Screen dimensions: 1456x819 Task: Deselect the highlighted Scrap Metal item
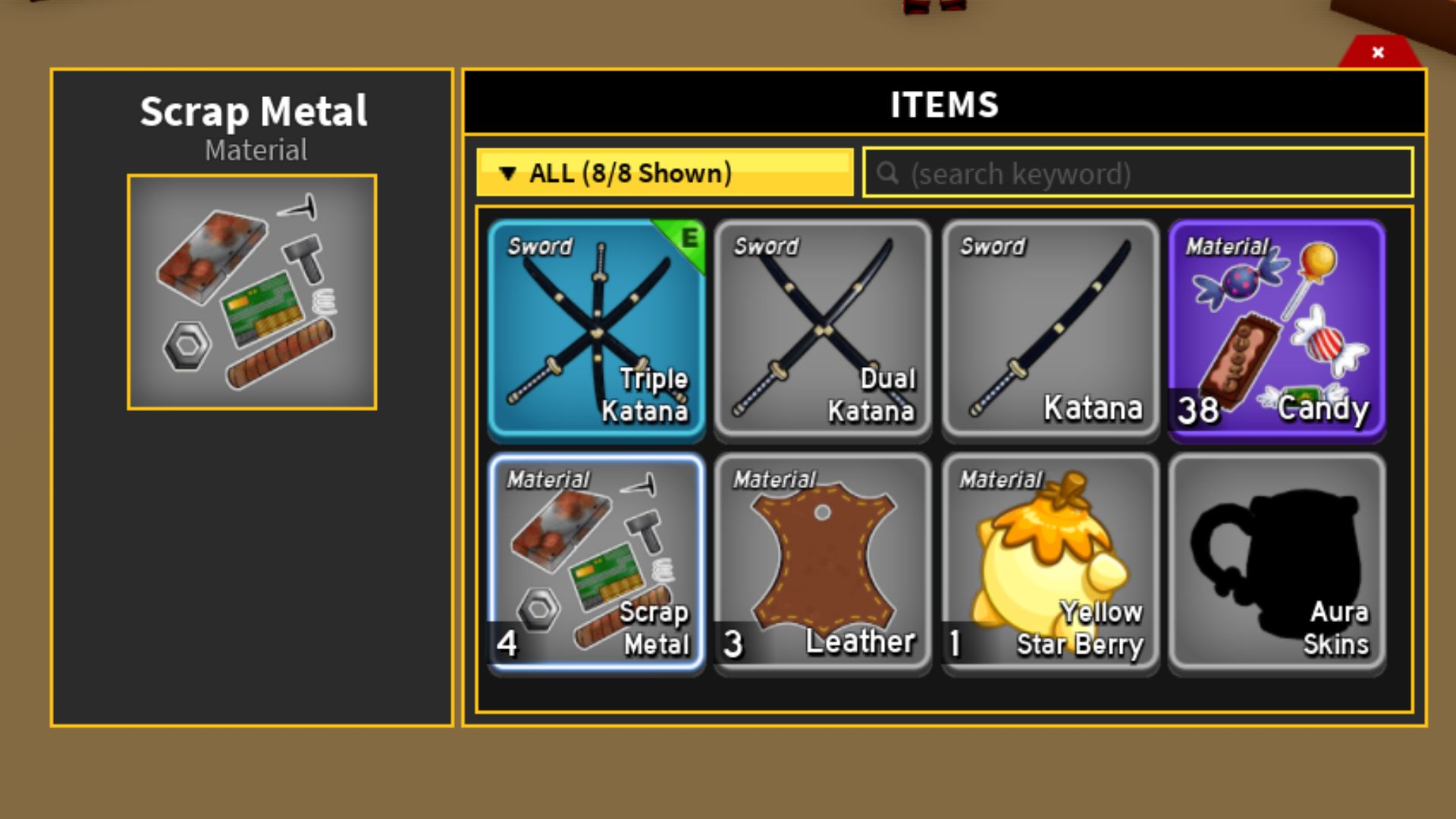597,561
